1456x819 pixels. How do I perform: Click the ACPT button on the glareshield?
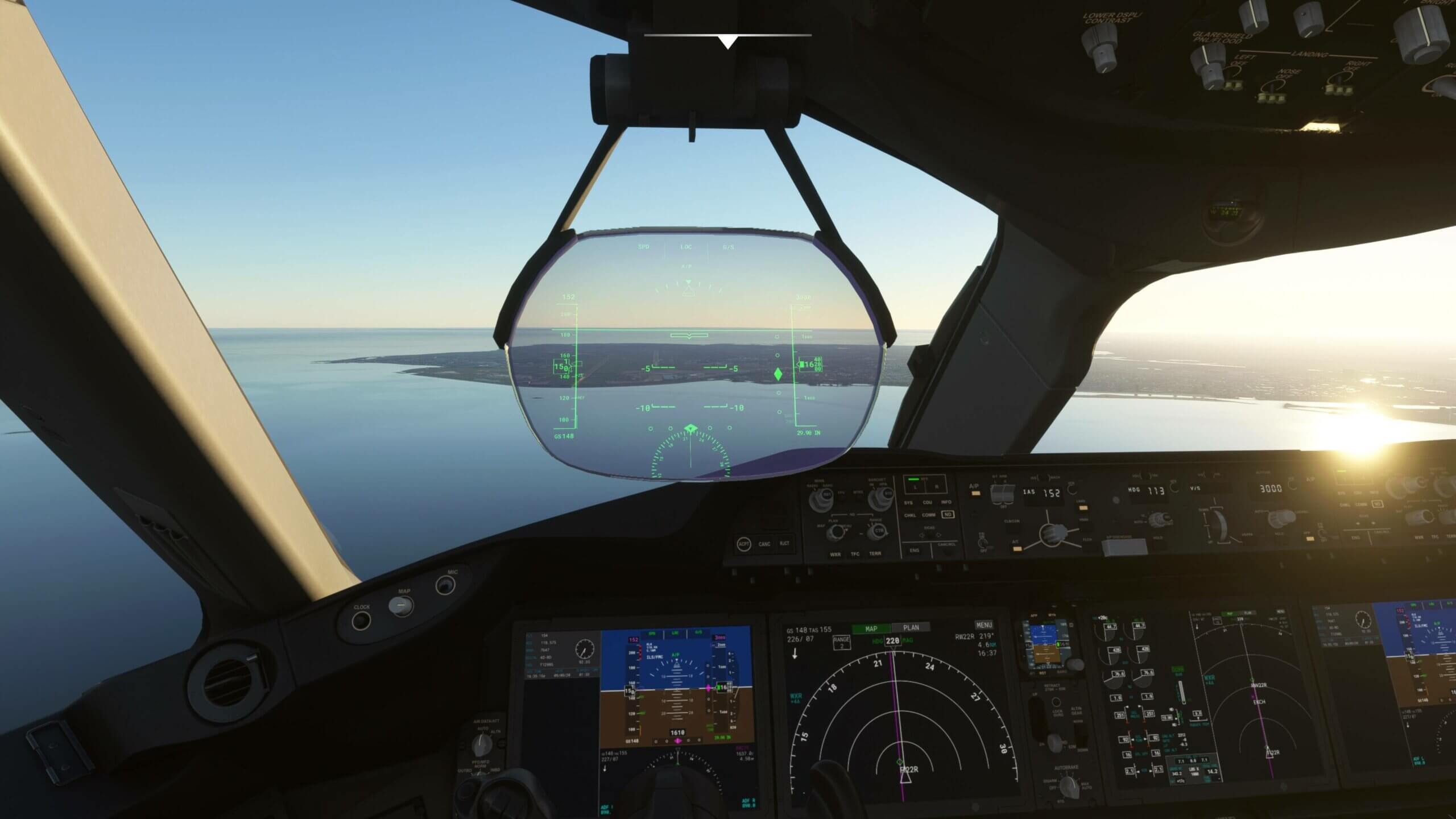pyautogui.click(x=743, y=544)
